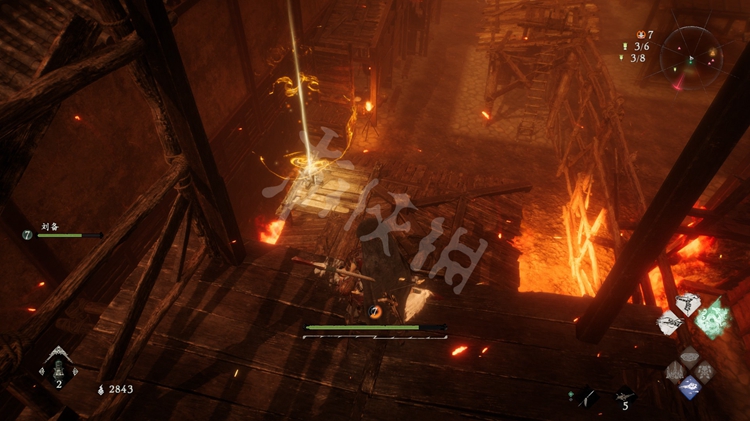Choose the top white martial art icon
This screenshot has height=421, width=750.
point(687,303)
